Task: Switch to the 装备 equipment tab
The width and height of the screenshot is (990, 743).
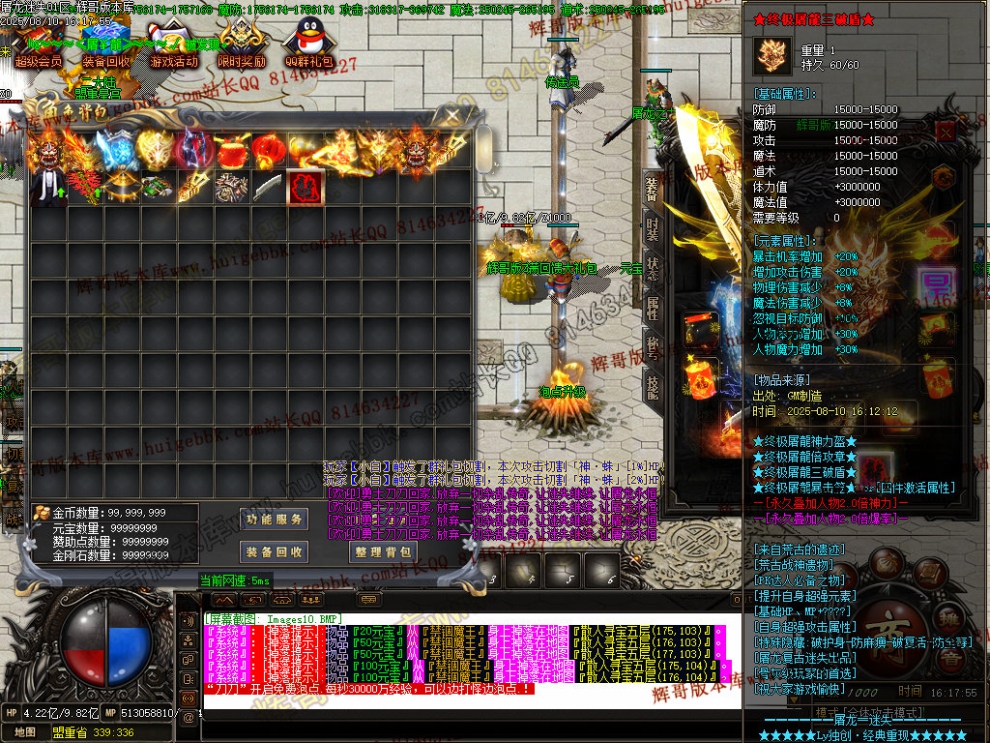Action: point(652,188)
